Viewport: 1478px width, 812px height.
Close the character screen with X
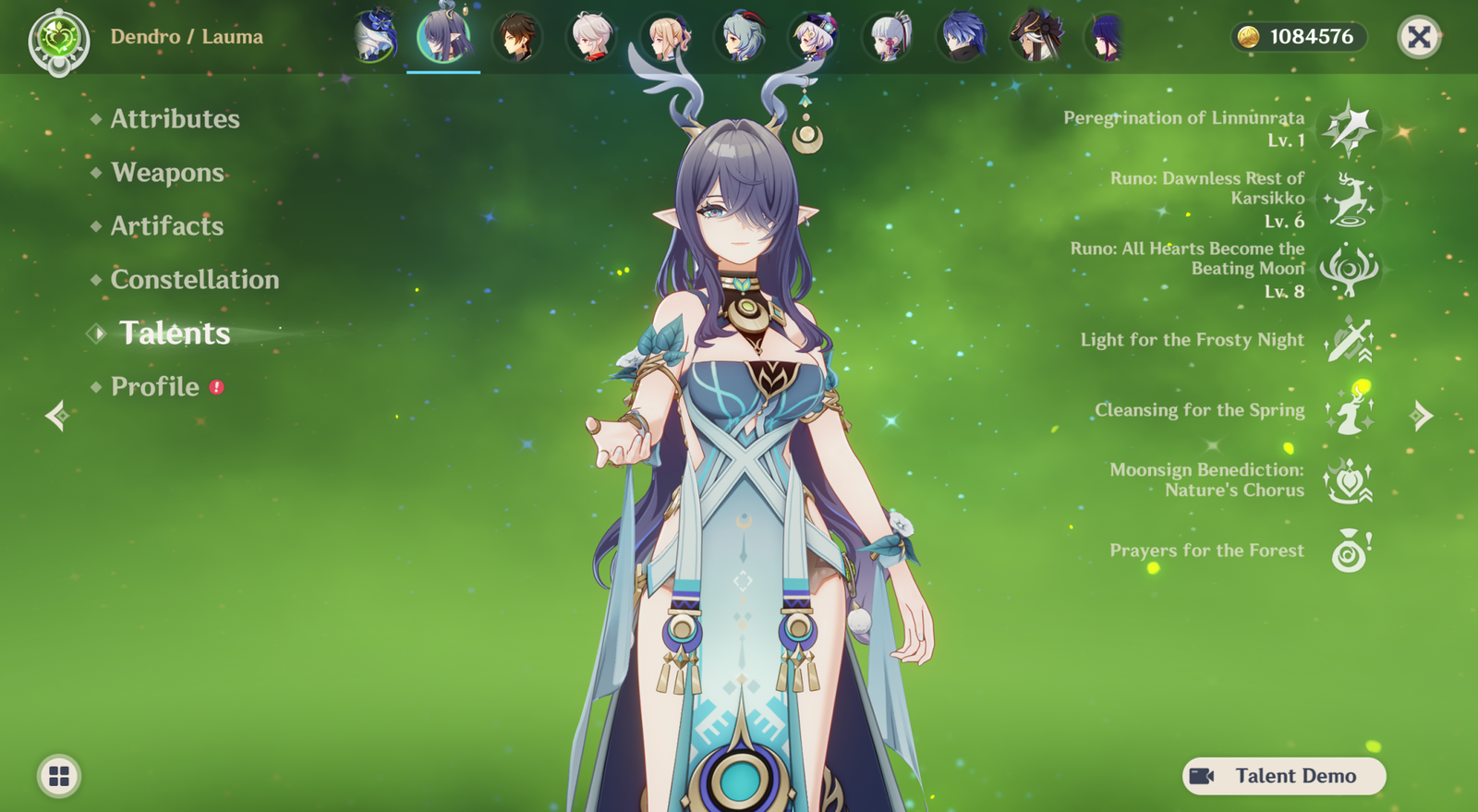1419,37
